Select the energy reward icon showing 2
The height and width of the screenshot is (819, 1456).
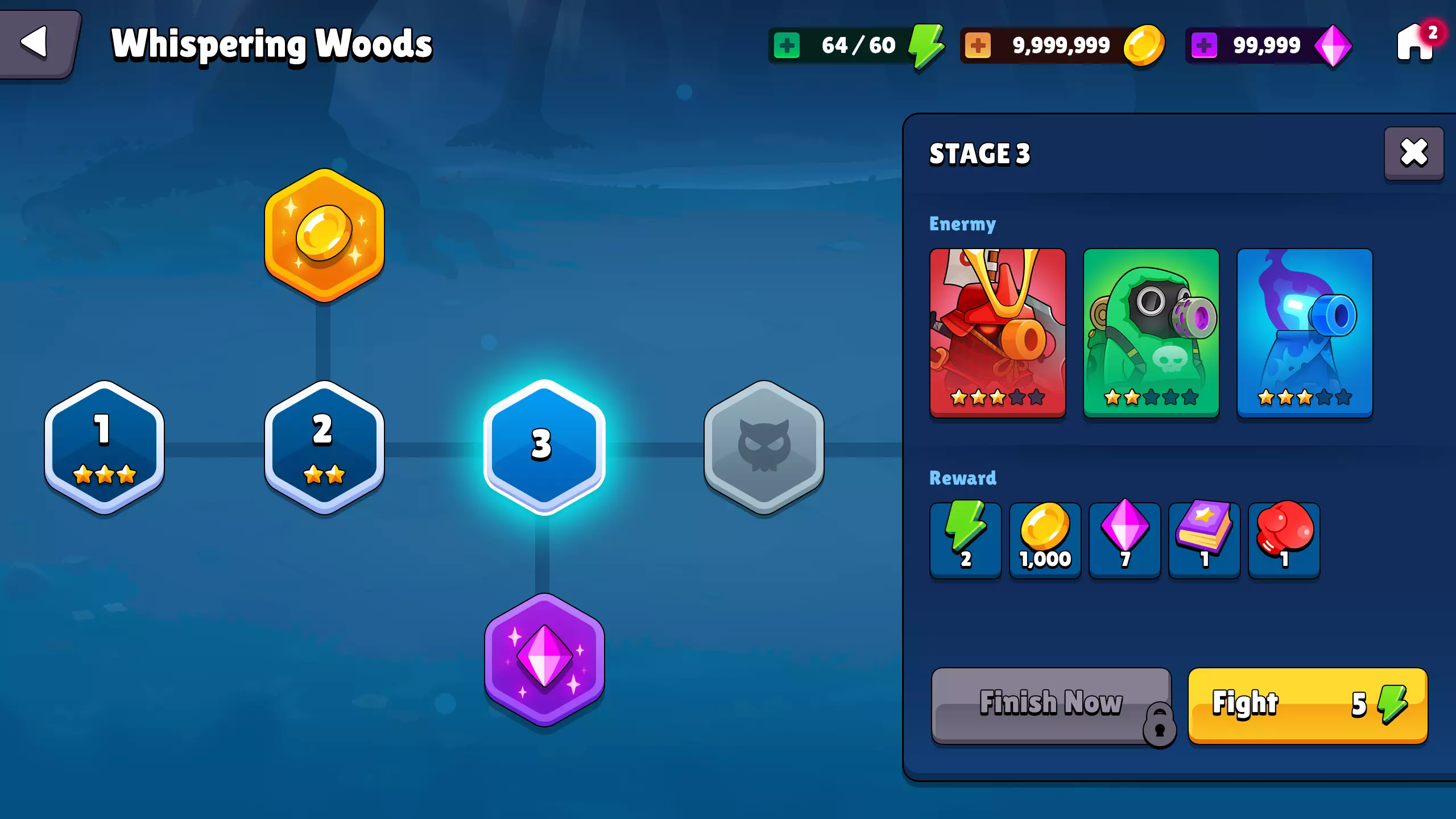965,539
